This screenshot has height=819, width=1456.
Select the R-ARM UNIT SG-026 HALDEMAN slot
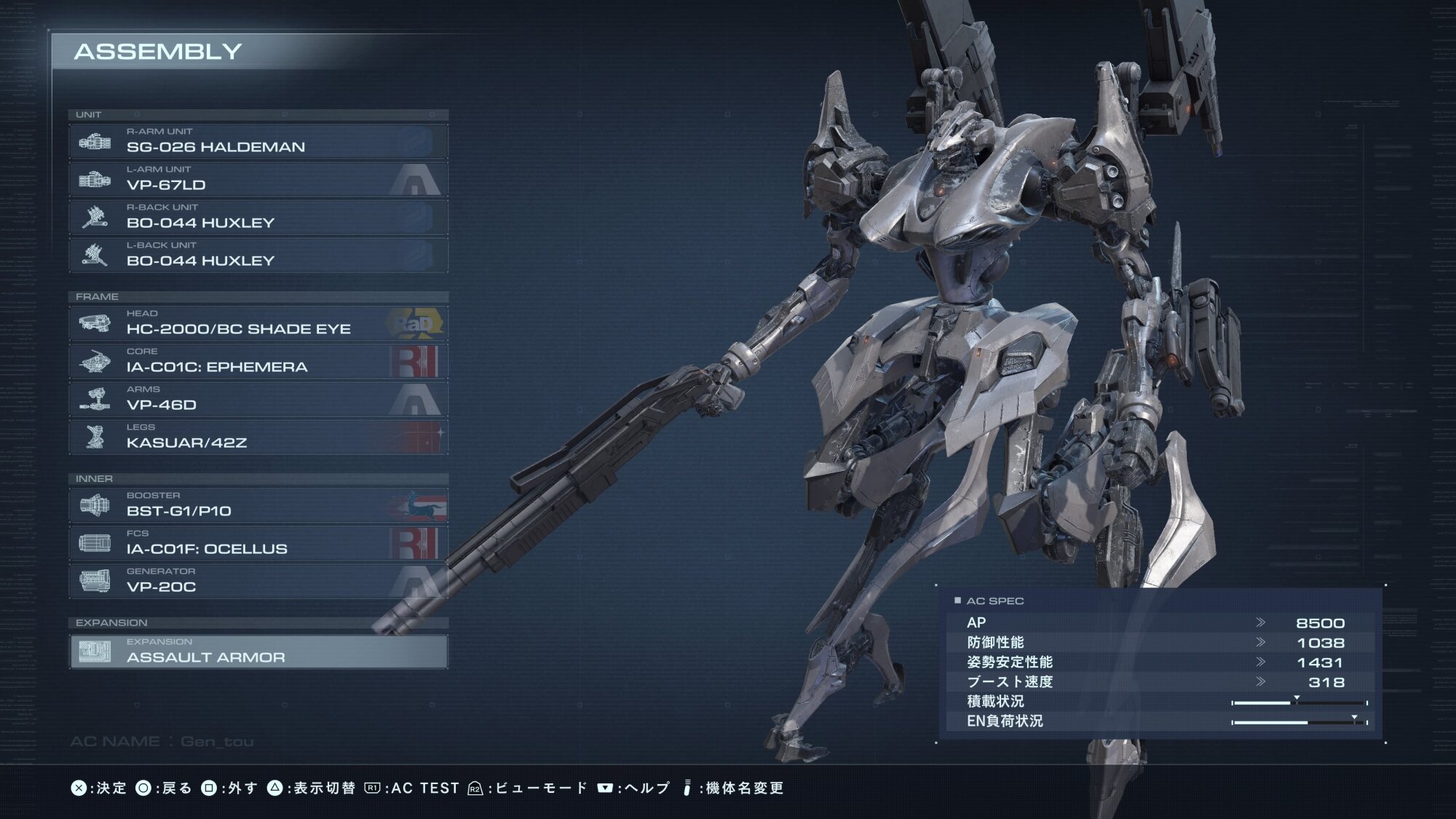(258, 141)
